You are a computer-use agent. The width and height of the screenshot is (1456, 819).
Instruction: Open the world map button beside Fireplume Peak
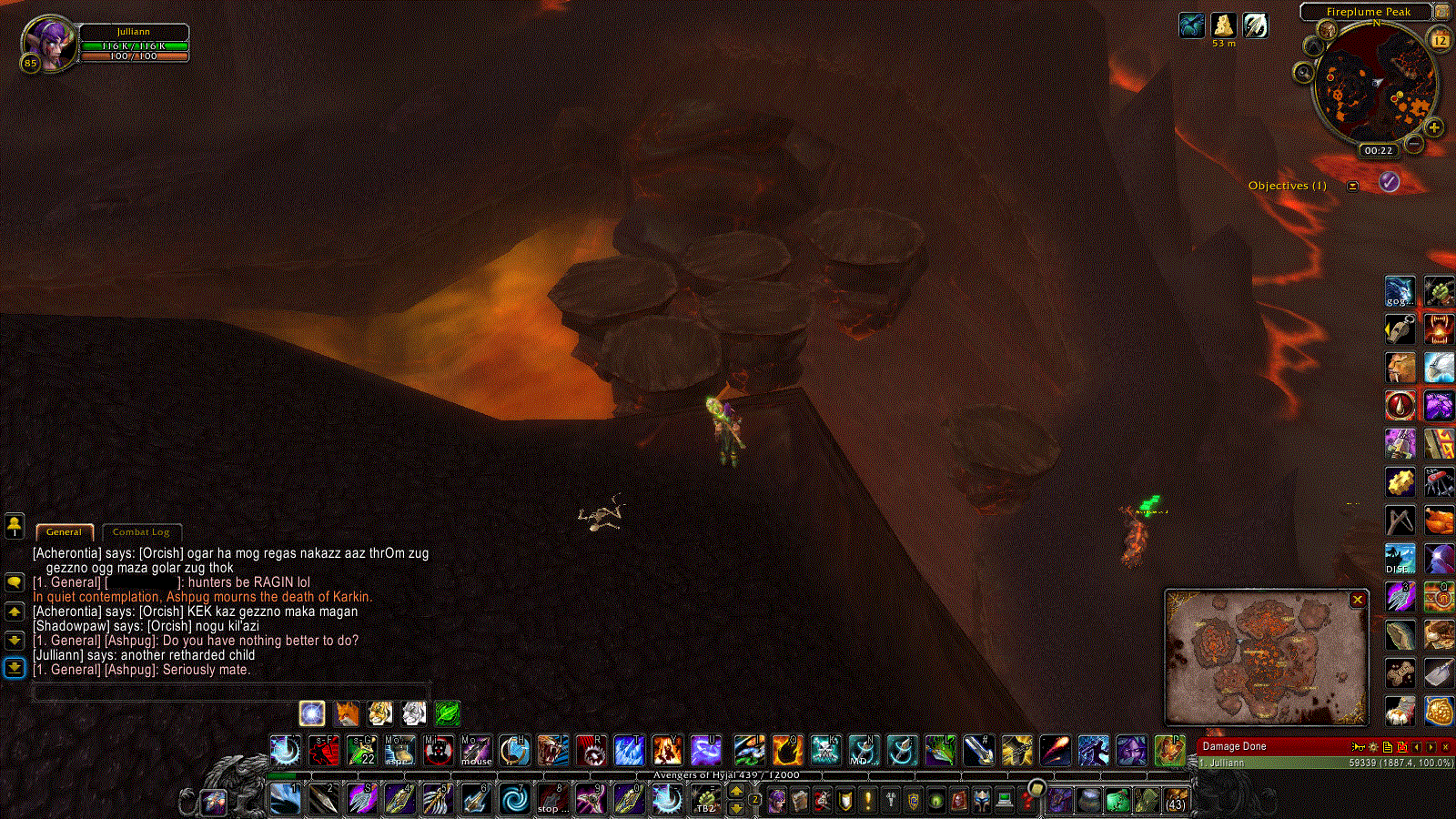[x=1441, y=12]
